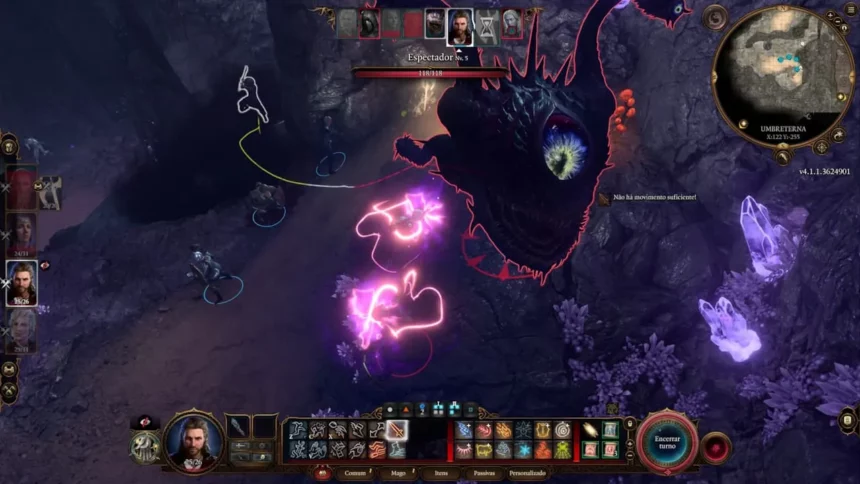
Task: Click the helmeted portrait in turn order
Action: [x=371, y=23]
